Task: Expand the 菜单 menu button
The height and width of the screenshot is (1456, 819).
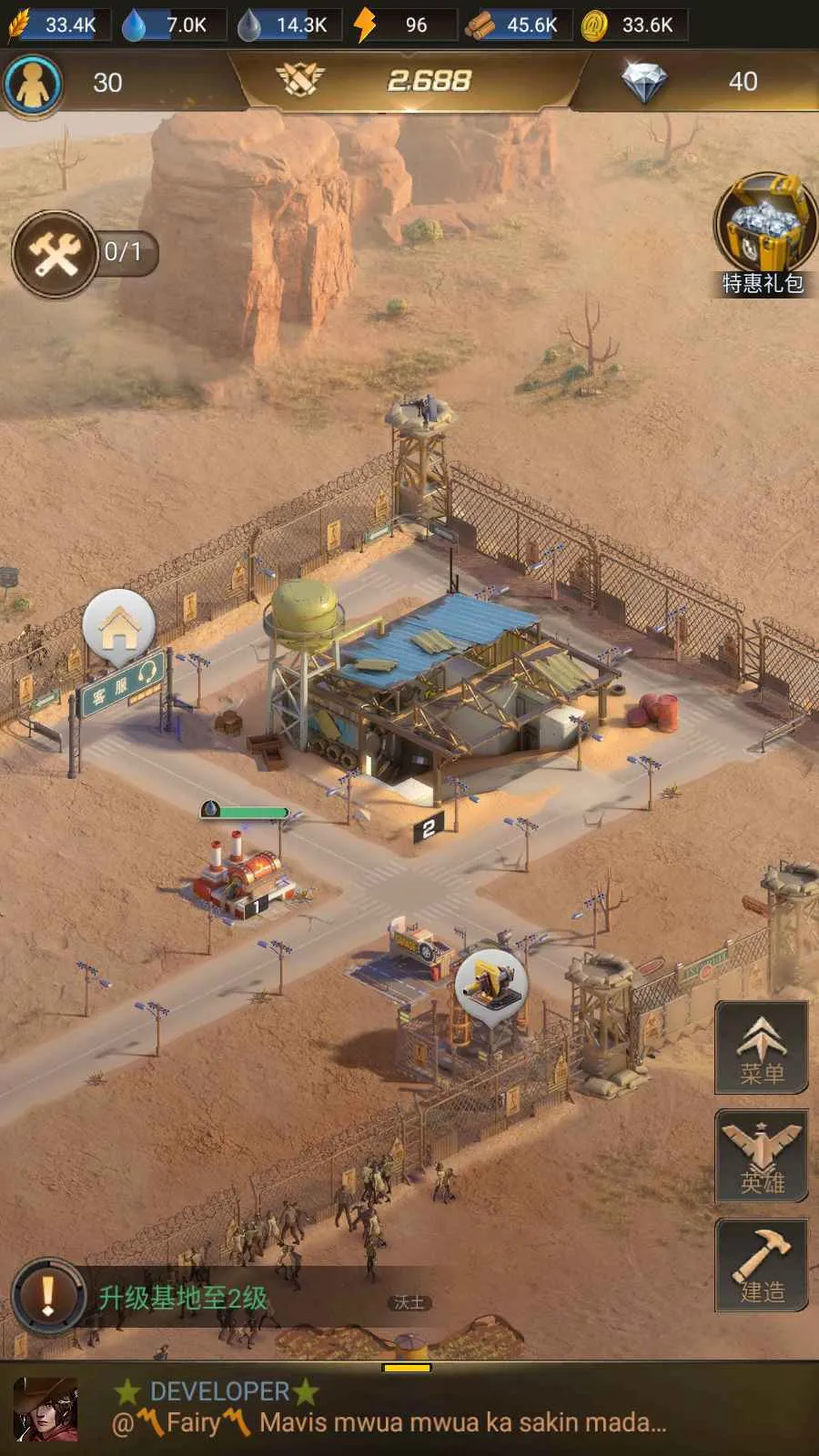Action: click(762, 1047)
